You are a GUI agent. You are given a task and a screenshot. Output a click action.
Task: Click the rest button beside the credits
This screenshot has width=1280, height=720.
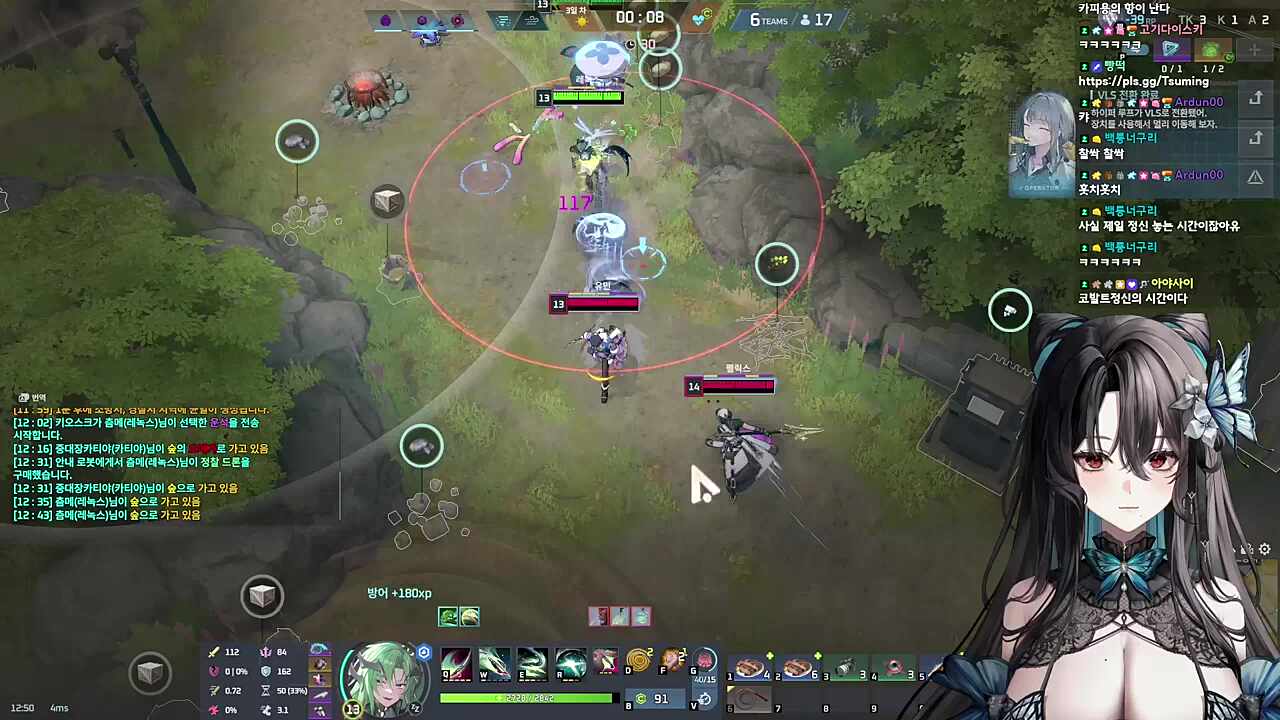pyautogui.click(x=705, y=699)
